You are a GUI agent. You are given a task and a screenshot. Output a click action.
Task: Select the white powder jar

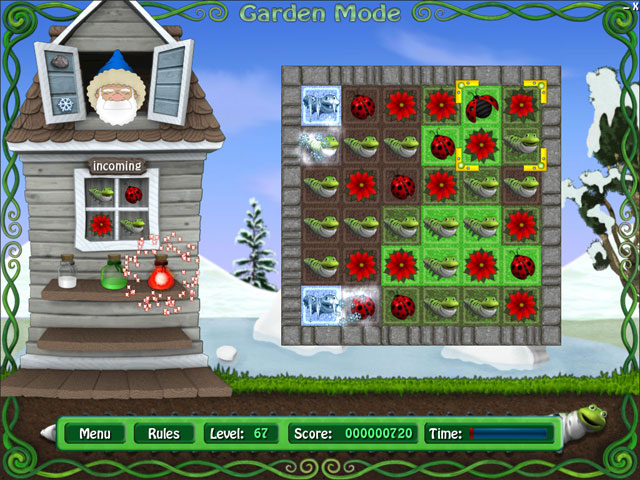pos(67,270)
